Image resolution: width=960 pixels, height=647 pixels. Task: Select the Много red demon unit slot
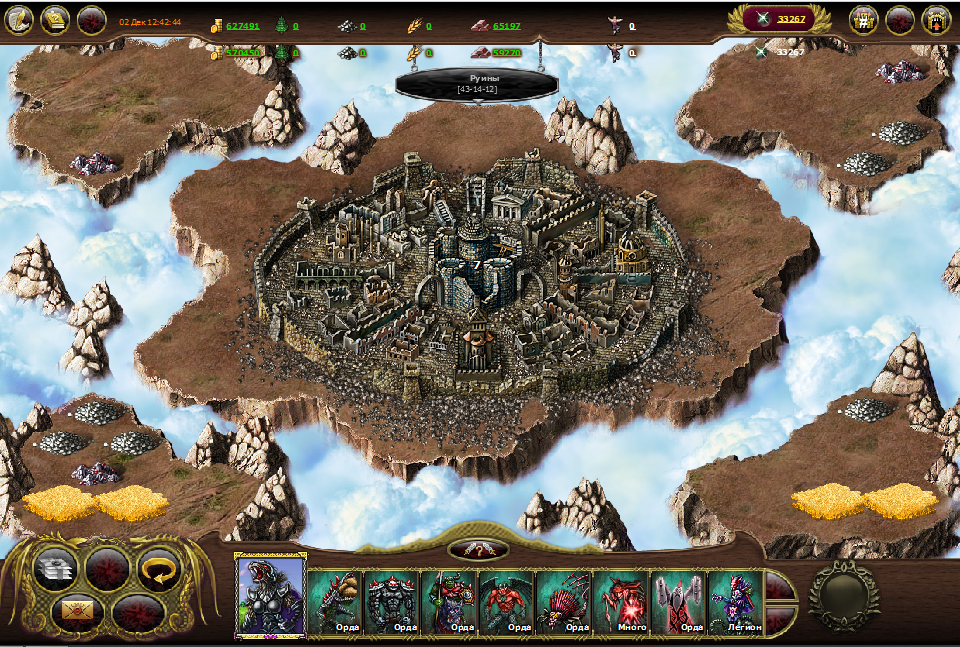622,601
